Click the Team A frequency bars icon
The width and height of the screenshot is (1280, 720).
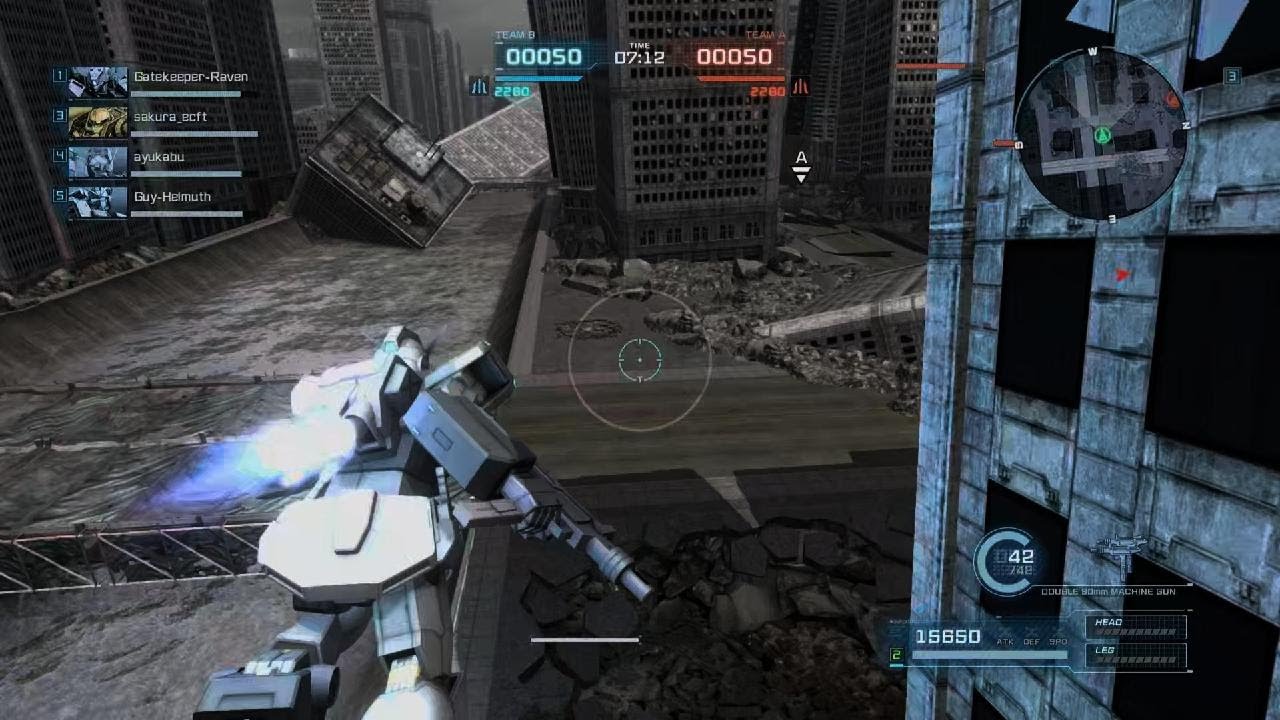click(801, 87)
